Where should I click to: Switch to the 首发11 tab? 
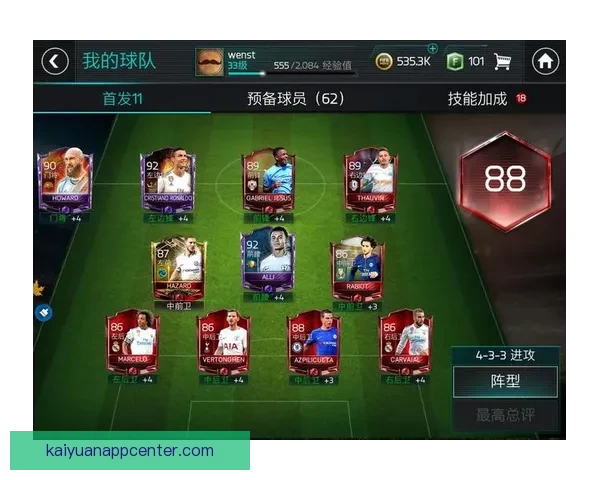pos(123,99)
